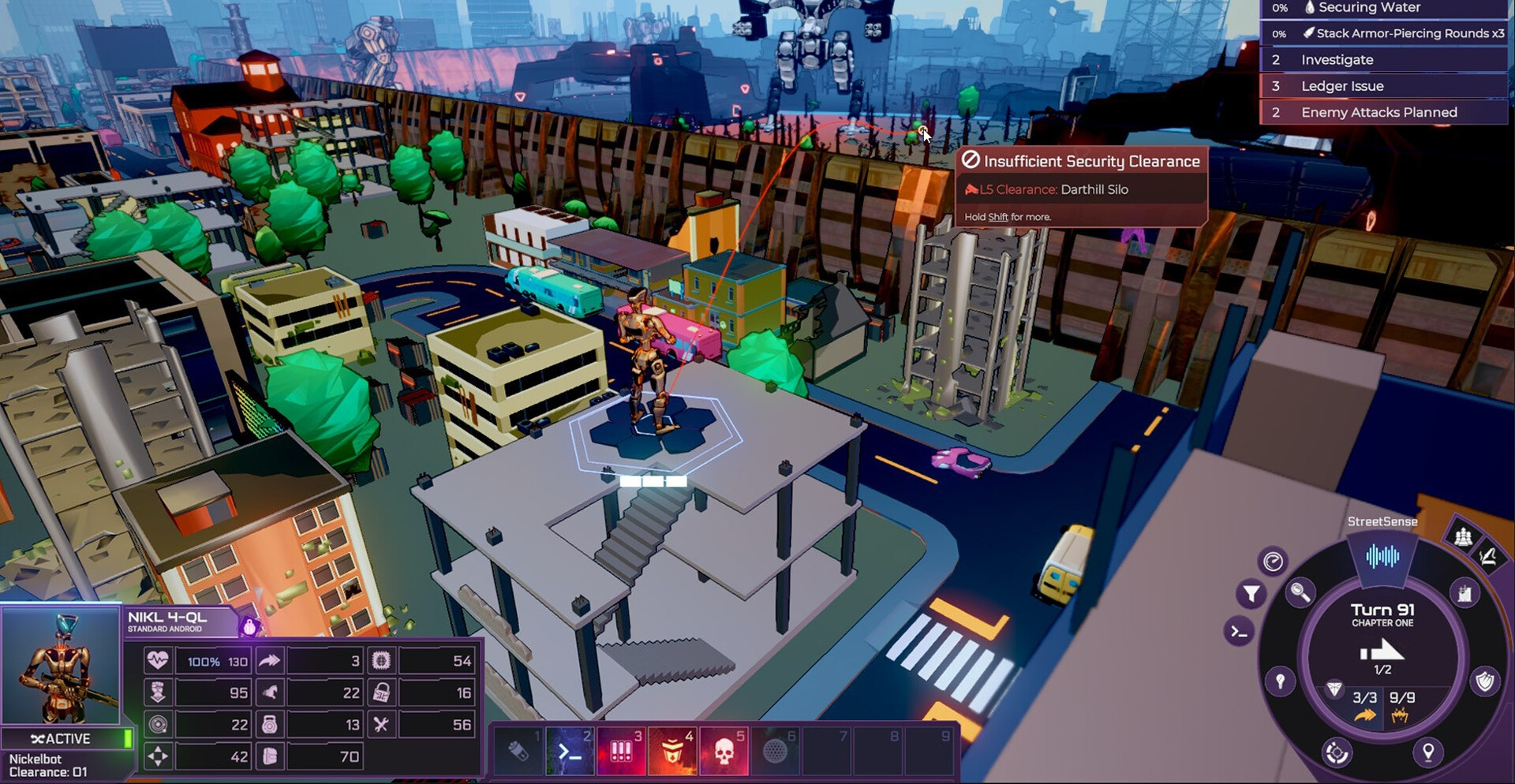Open the command console button beside the turn dial
This screenshot has height=784, width=1515.
(1239, 632)
